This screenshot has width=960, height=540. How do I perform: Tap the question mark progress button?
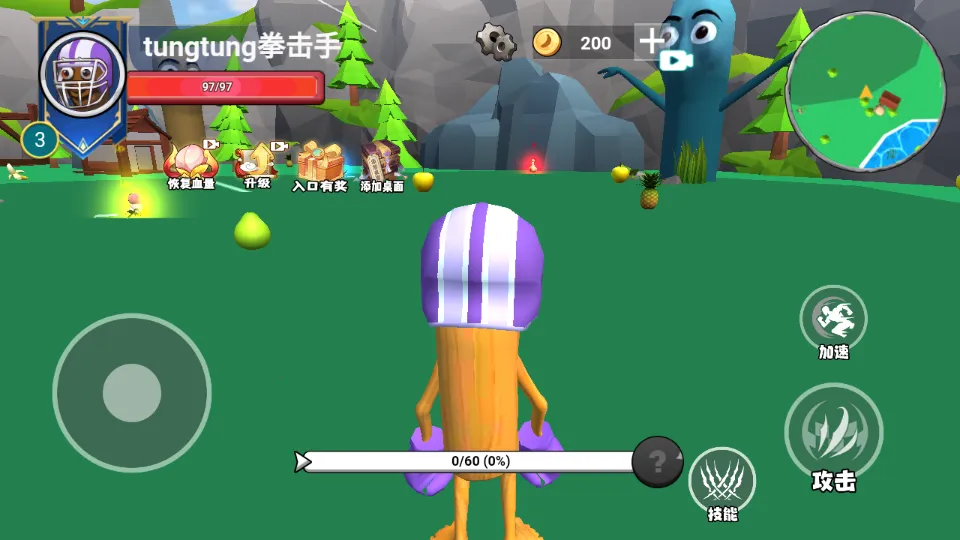click(x=657, y=461)
